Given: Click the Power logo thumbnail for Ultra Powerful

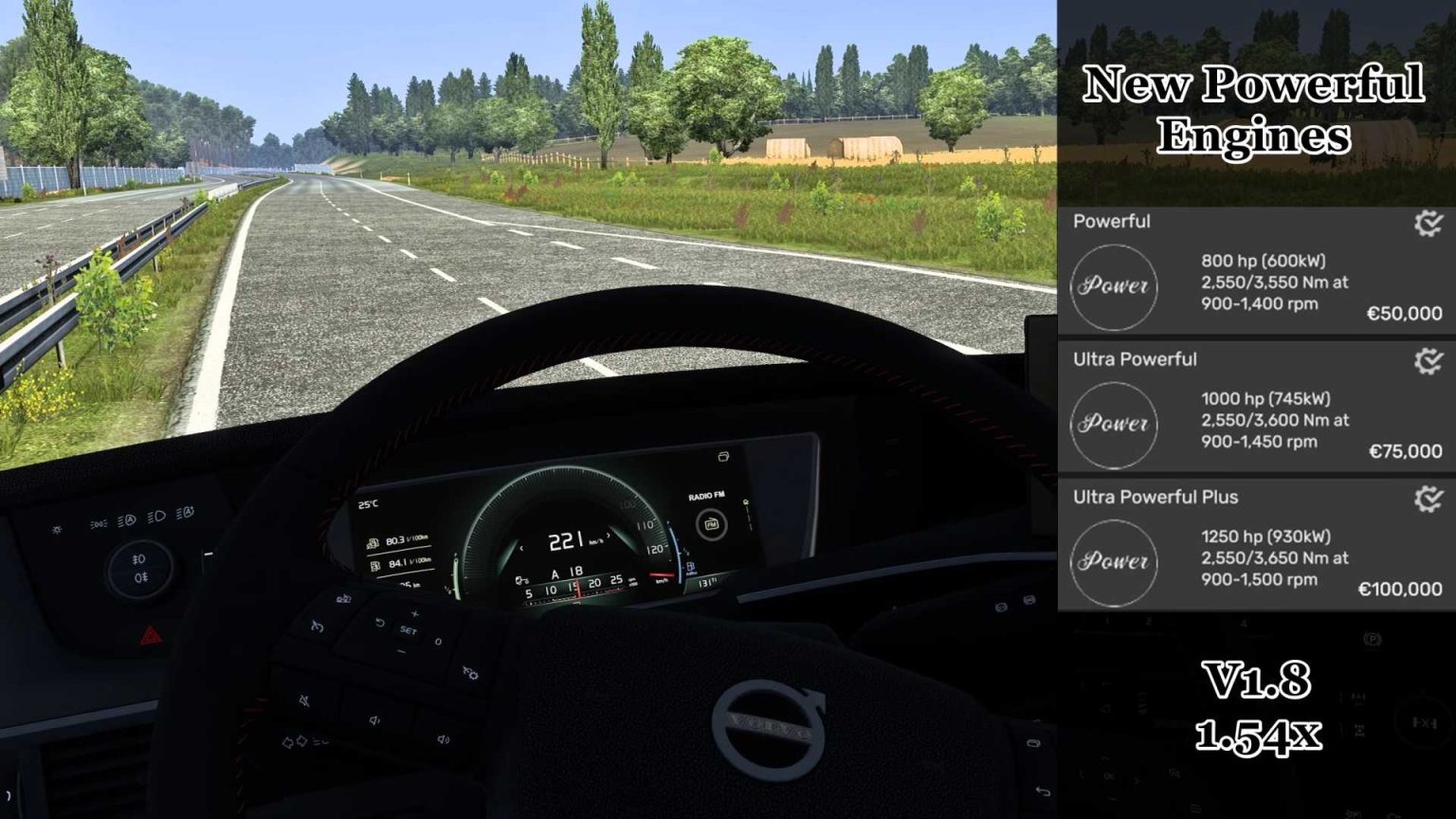Looking at the screenshot, I should point(1115,425).
